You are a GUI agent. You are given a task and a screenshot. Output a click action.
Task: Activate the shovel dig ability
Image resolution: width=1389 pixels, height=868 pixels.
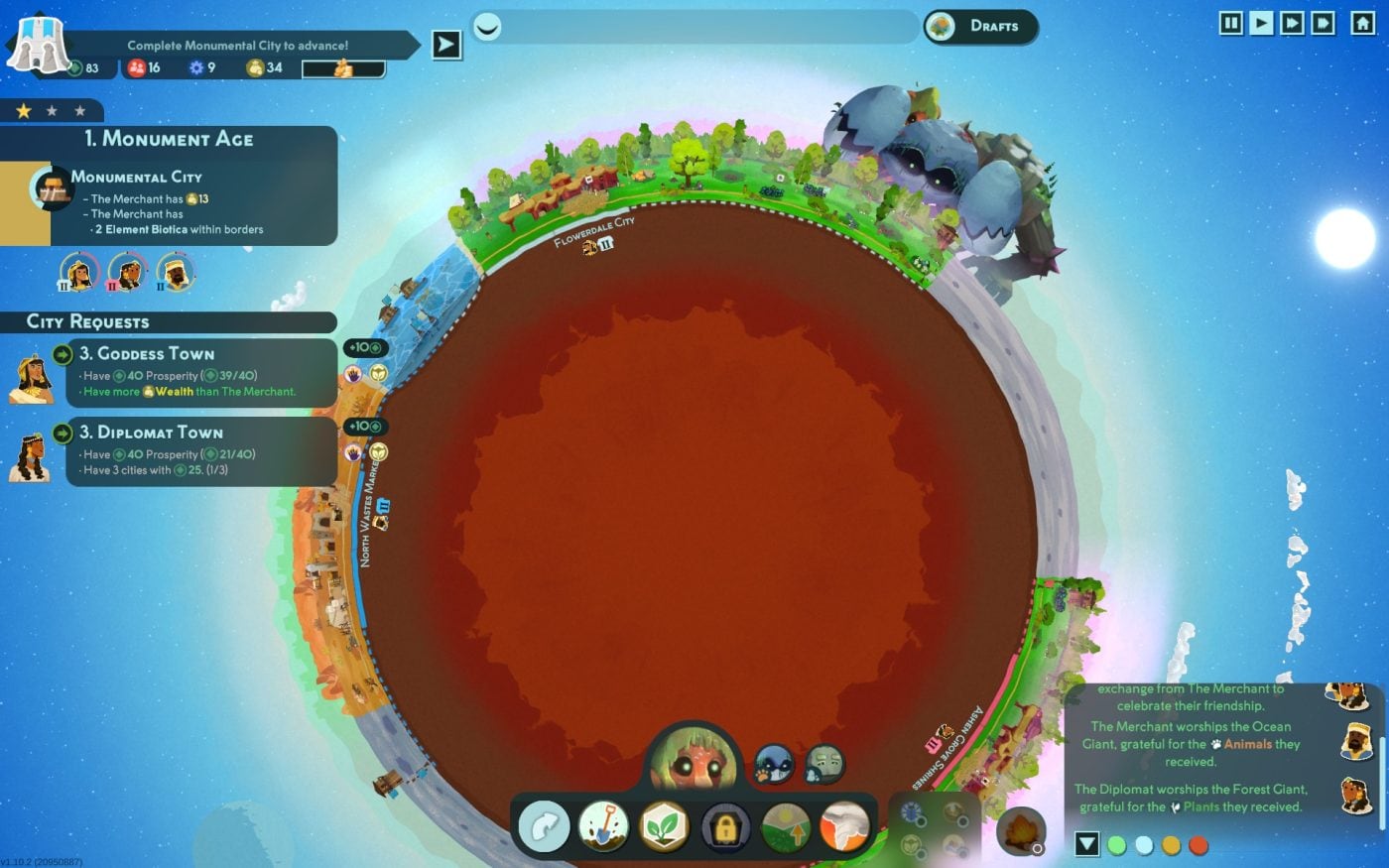(x=603, y=826)
